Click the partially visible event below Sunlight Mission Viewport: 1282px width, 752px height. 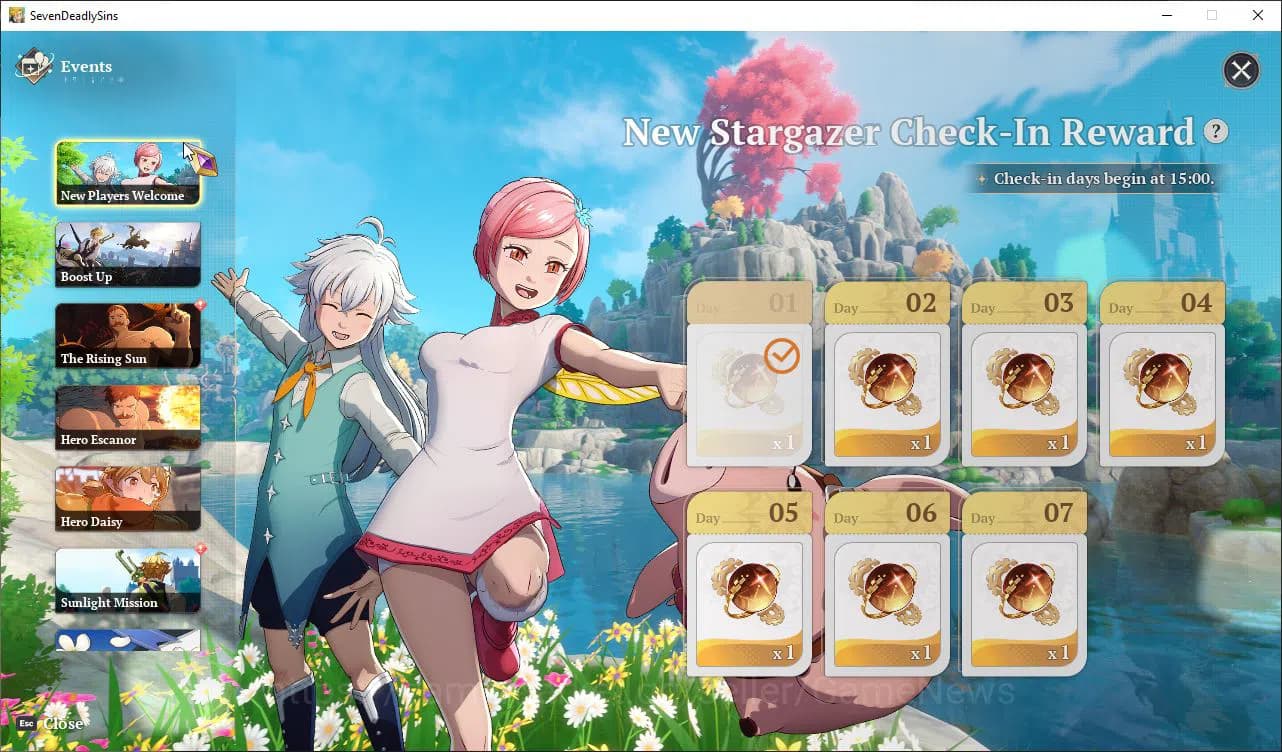tap(128, 638)
